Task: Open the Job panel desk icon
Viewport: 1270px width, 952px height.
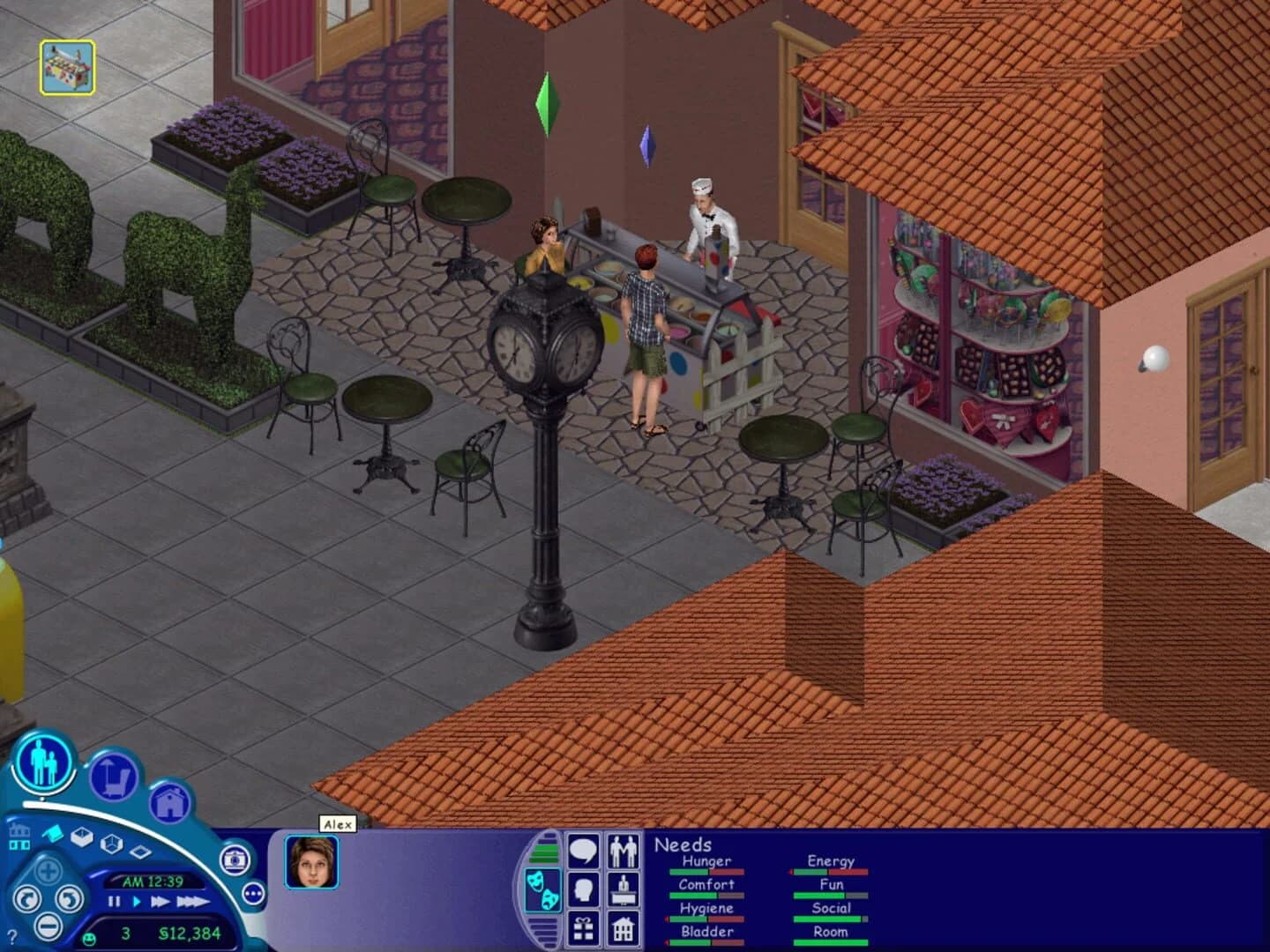Action: coord(624,889)
